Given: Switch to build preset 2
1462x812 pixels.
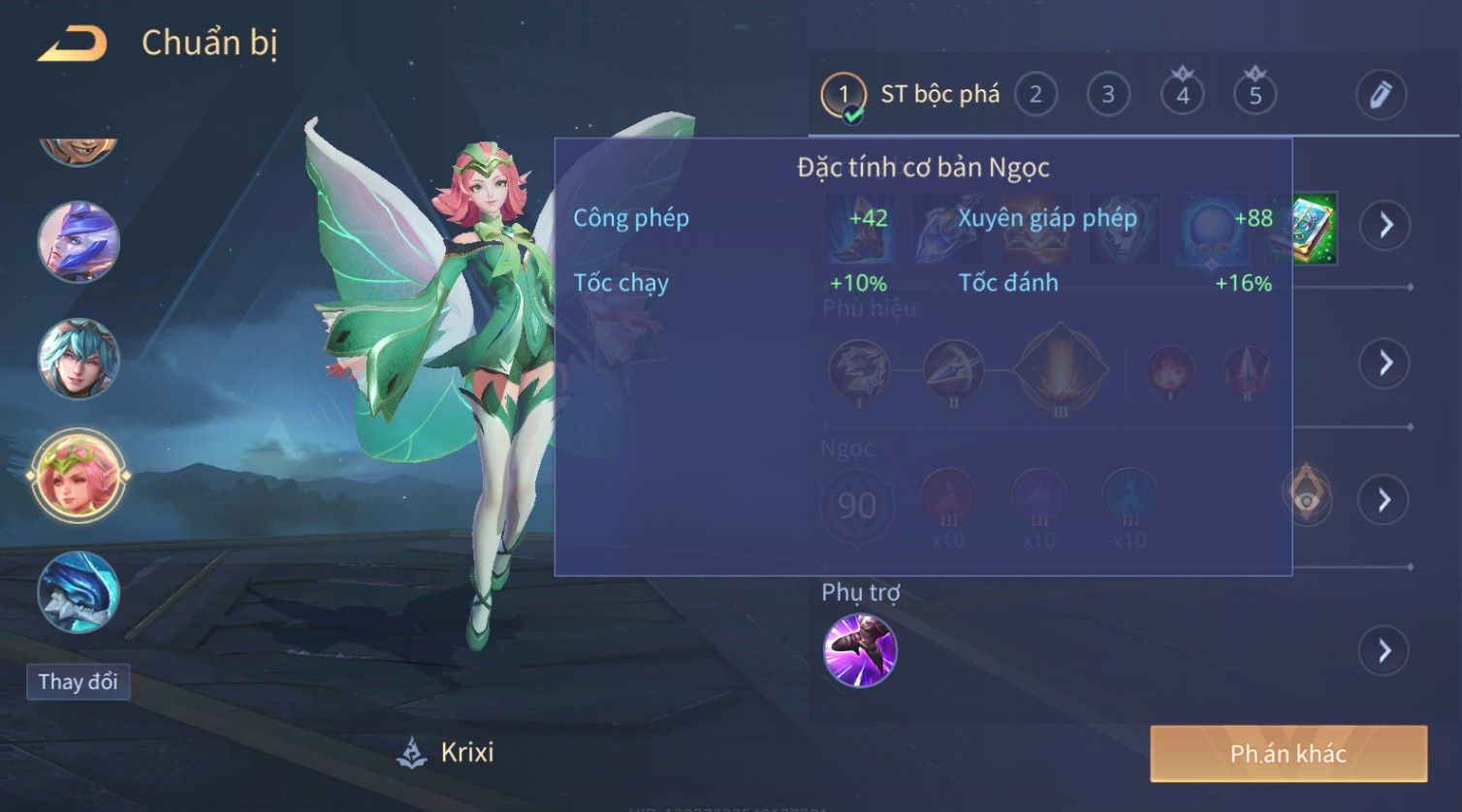Looking at the screenshot, I should pos(1035,95).
